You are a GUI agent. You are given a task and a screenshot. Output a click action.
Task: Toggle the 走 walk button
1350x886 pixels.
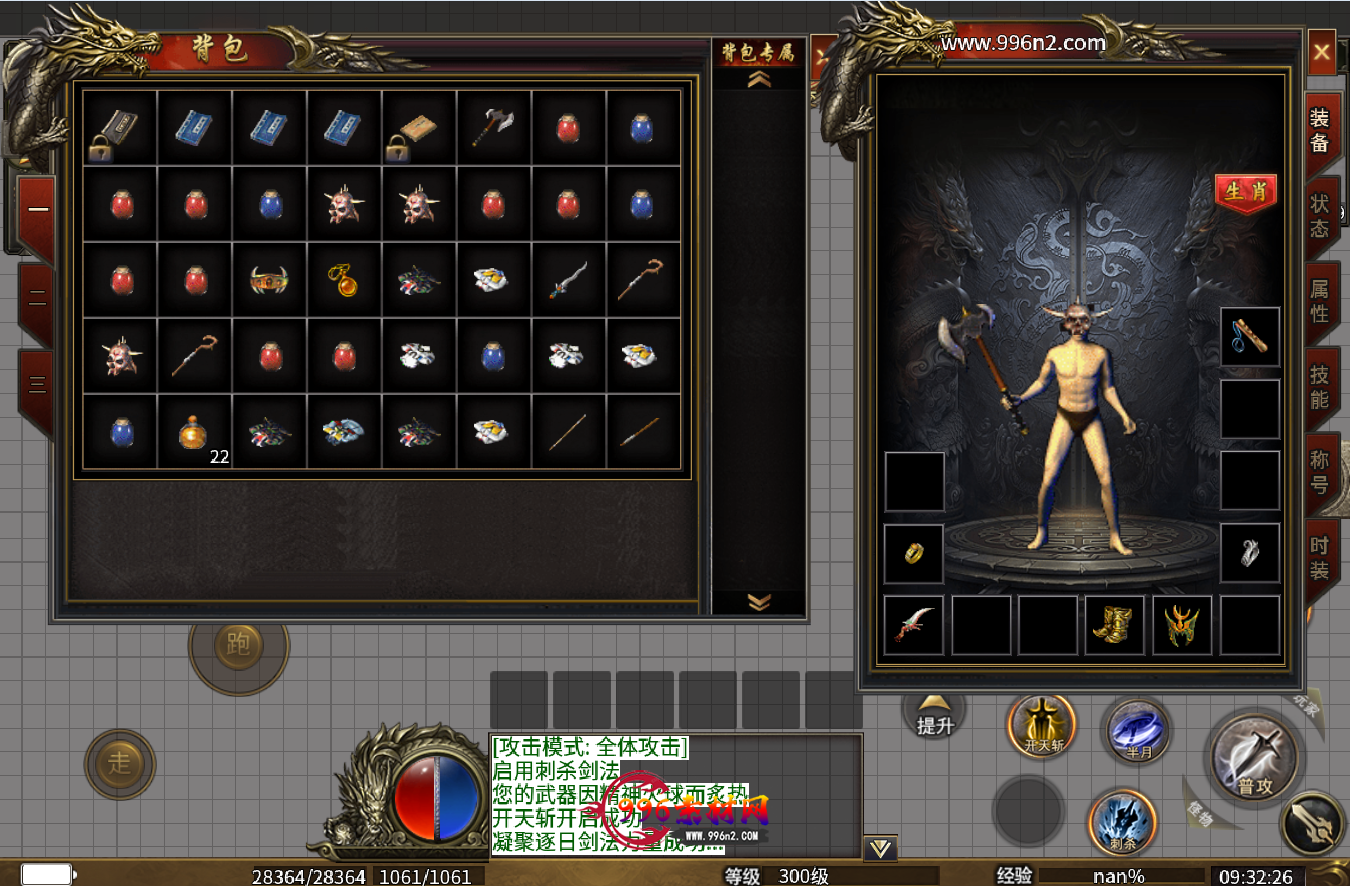point(120,764)
